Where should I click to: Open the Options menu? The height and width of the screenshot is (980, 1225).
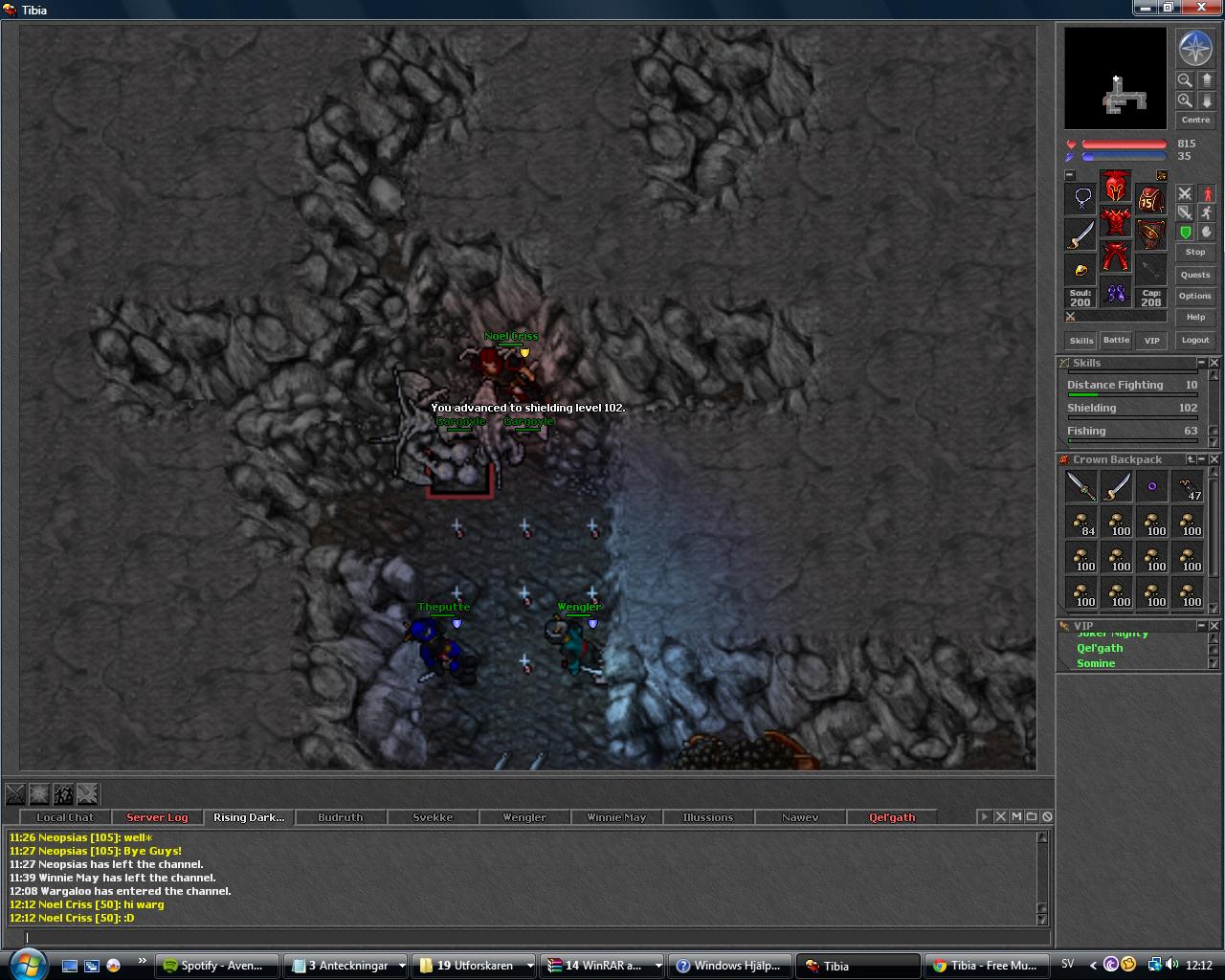pyautogui.click(x=1194, y=296)
